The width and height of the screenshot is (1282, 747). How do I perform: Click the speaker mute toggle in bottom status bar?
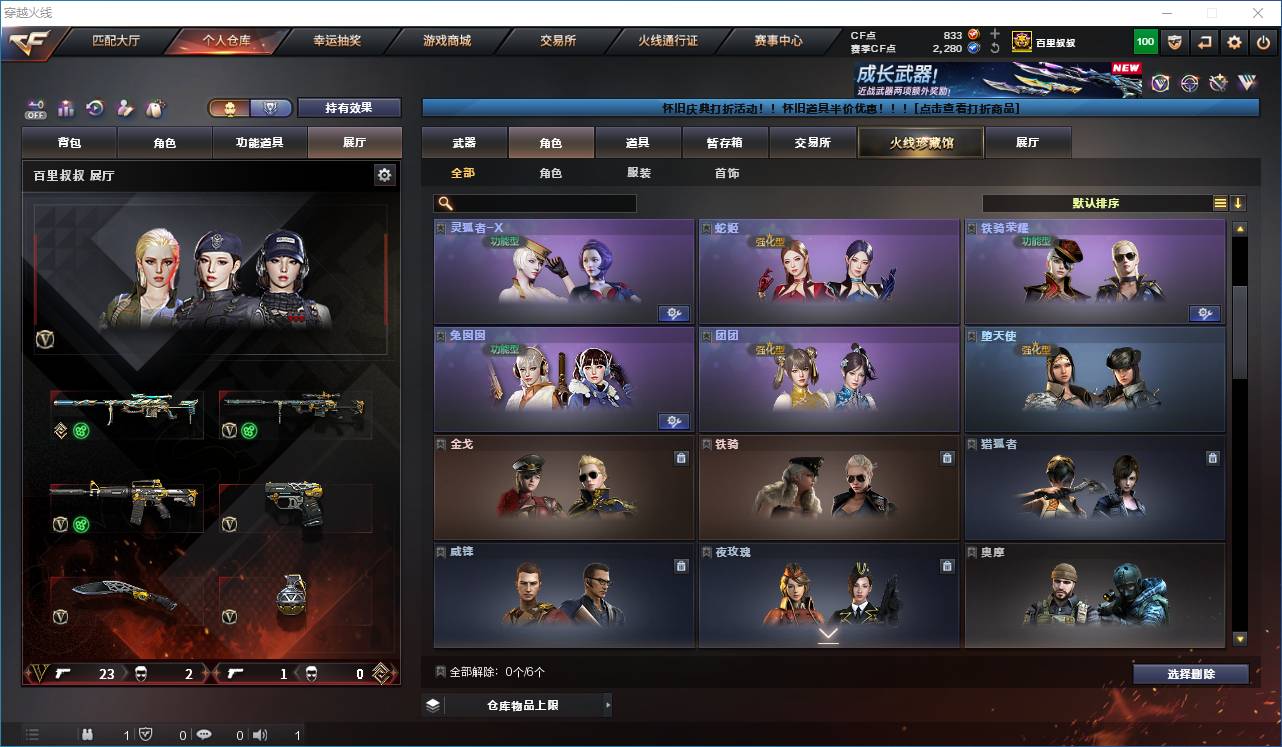259,734
